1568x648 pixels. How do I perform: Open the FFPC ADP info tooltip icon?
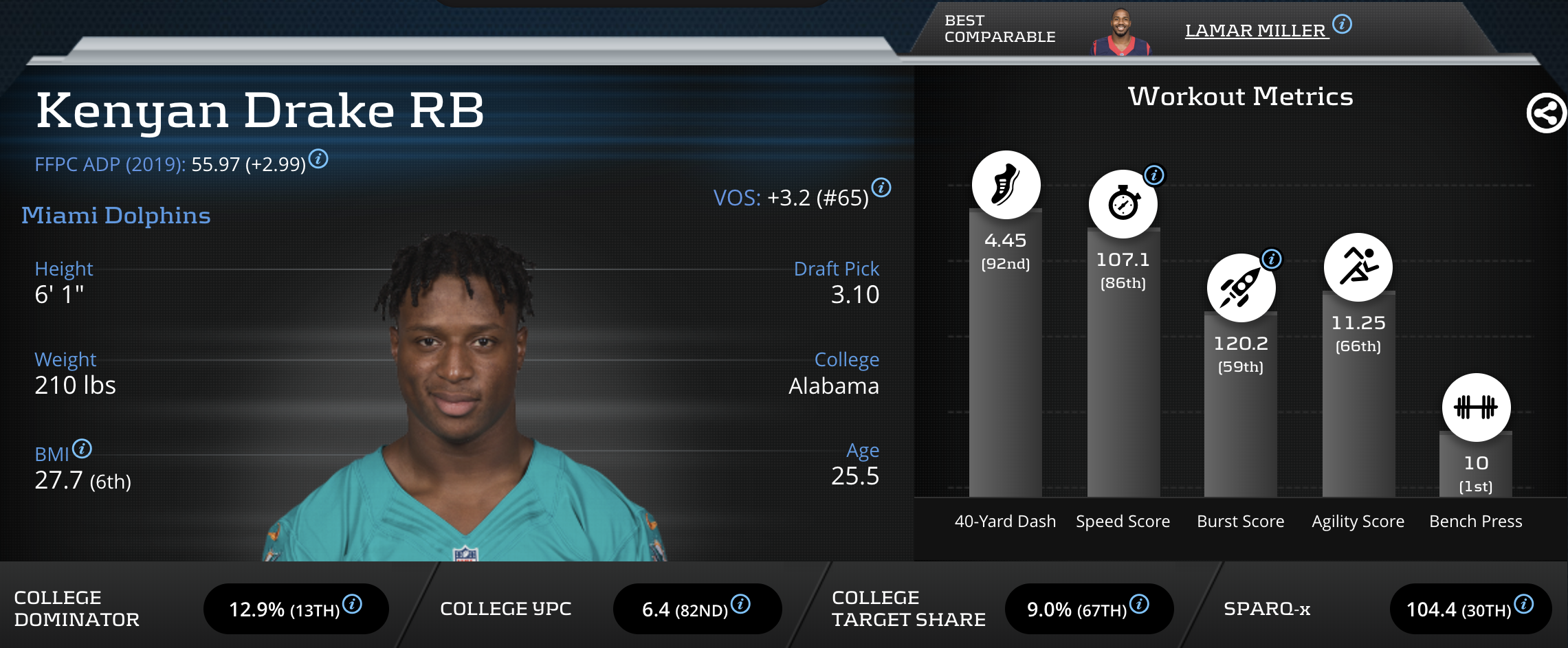pyautogui.click(x=318, y=159)
